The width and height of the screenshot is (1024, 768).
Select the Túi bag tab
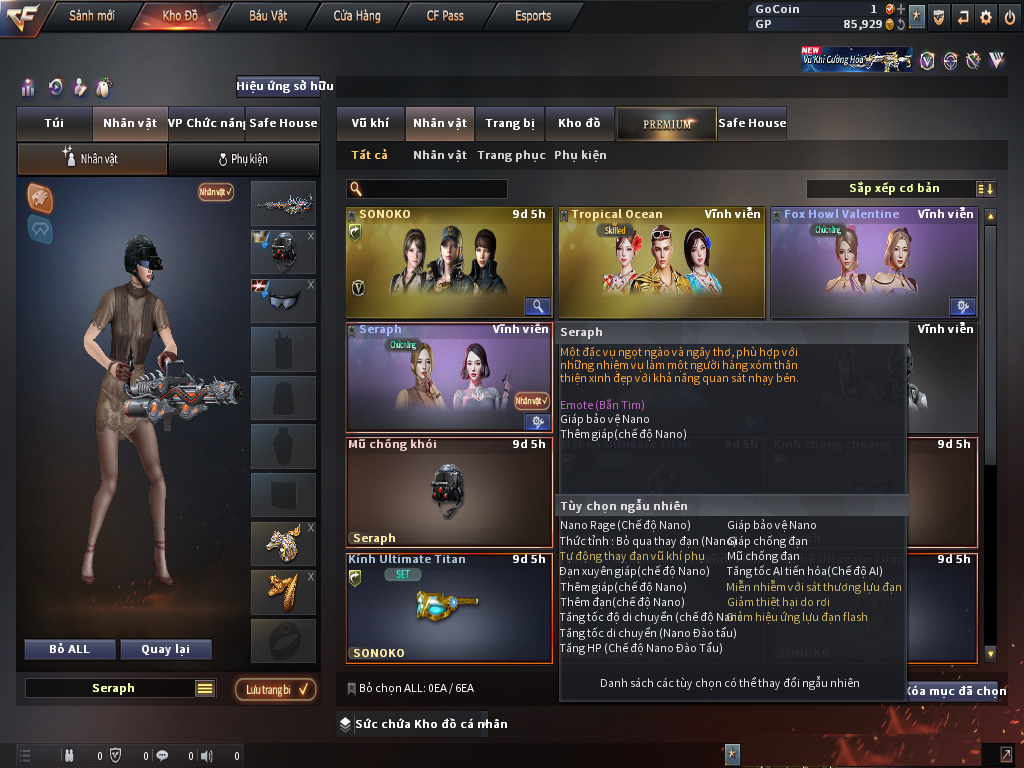pyautogui.click(x=54, y=124)
